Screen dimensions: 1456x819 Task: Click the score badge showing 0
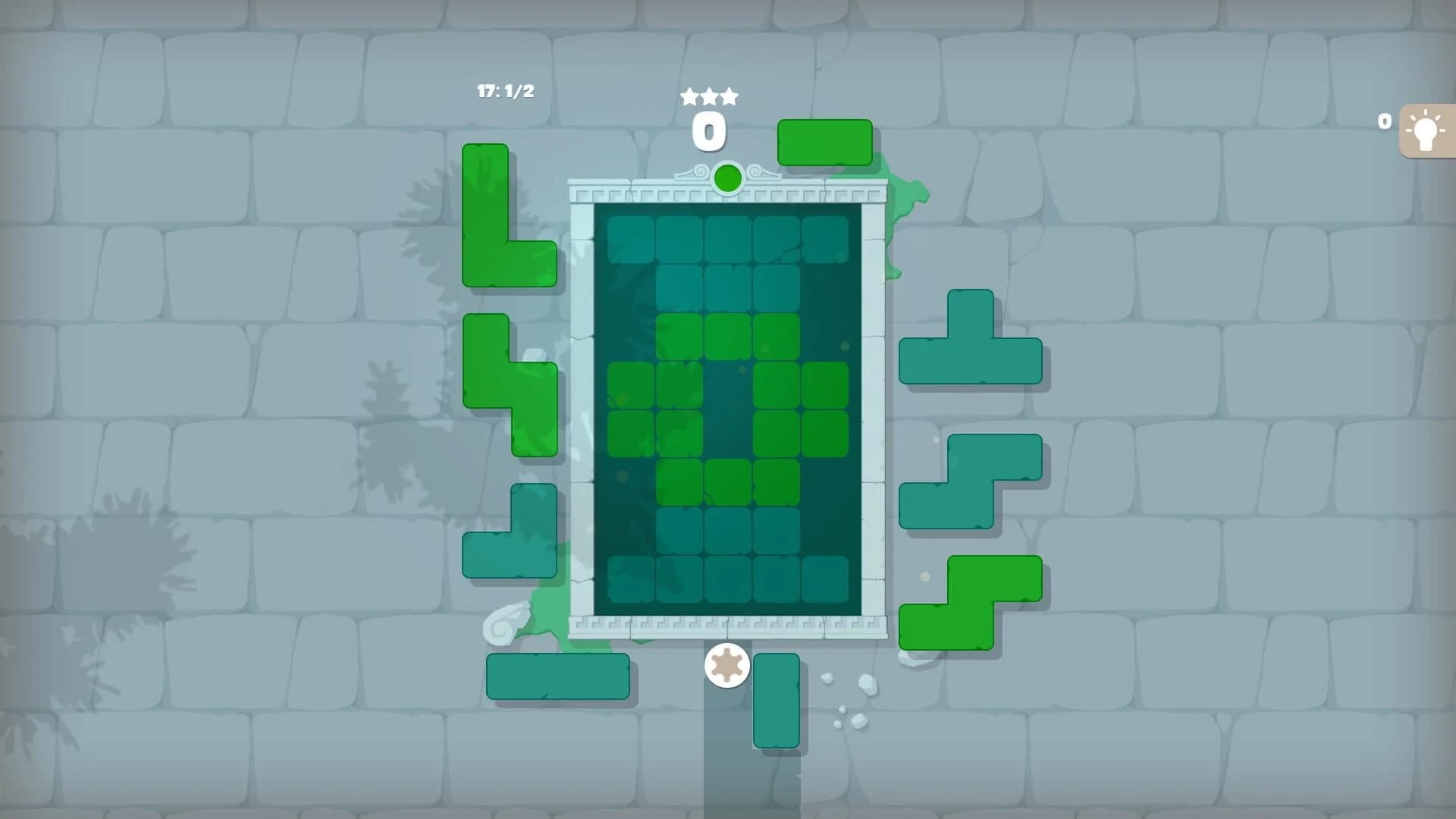[x=710, y=131]
